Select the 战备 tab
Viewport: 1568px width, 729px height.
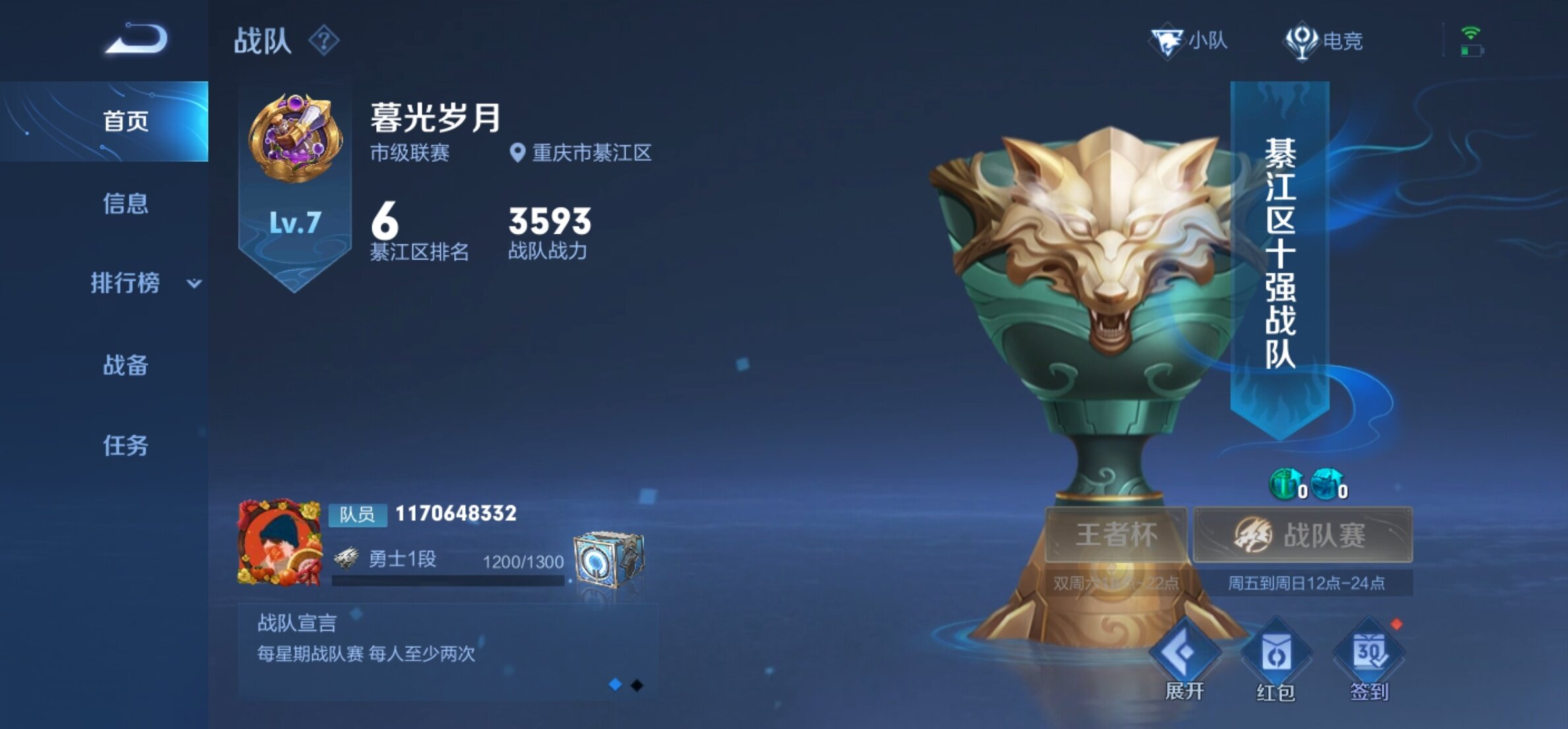tap(124, 364)
